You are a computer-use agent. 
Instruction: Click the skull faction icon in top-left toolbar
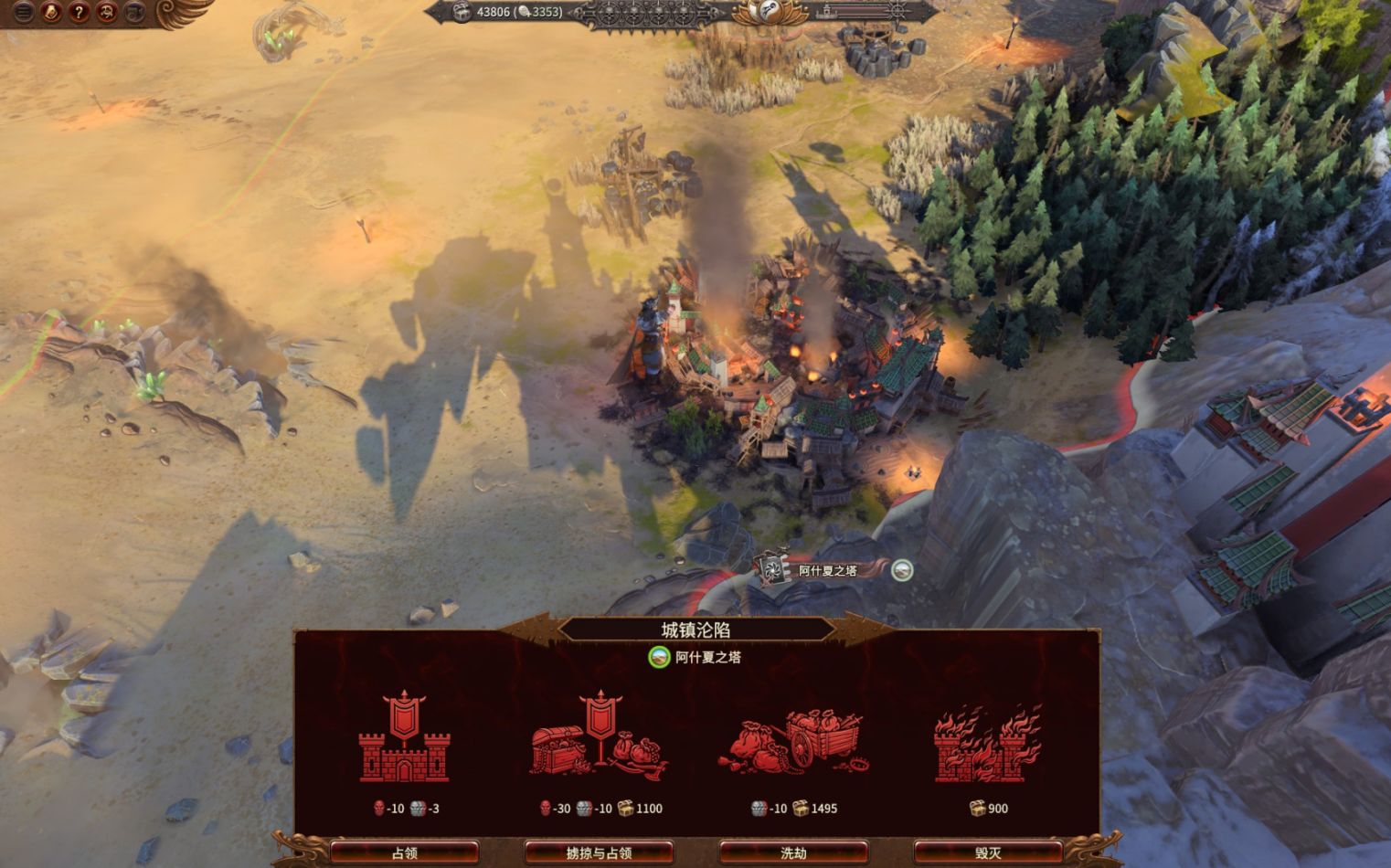[x=105, y=12]
